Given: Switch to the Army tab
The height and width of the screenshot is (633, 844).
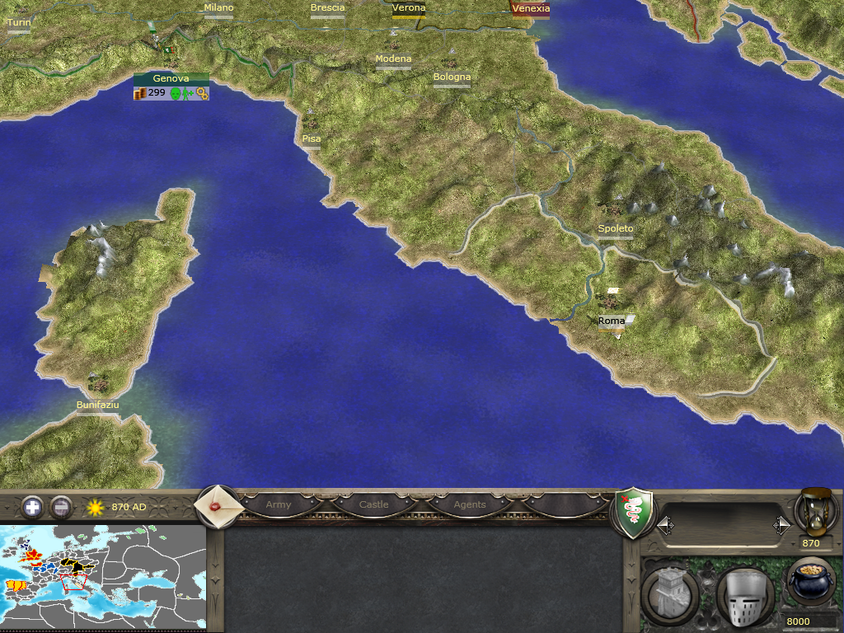Looking at the screenshot, I should coord(279,506).
